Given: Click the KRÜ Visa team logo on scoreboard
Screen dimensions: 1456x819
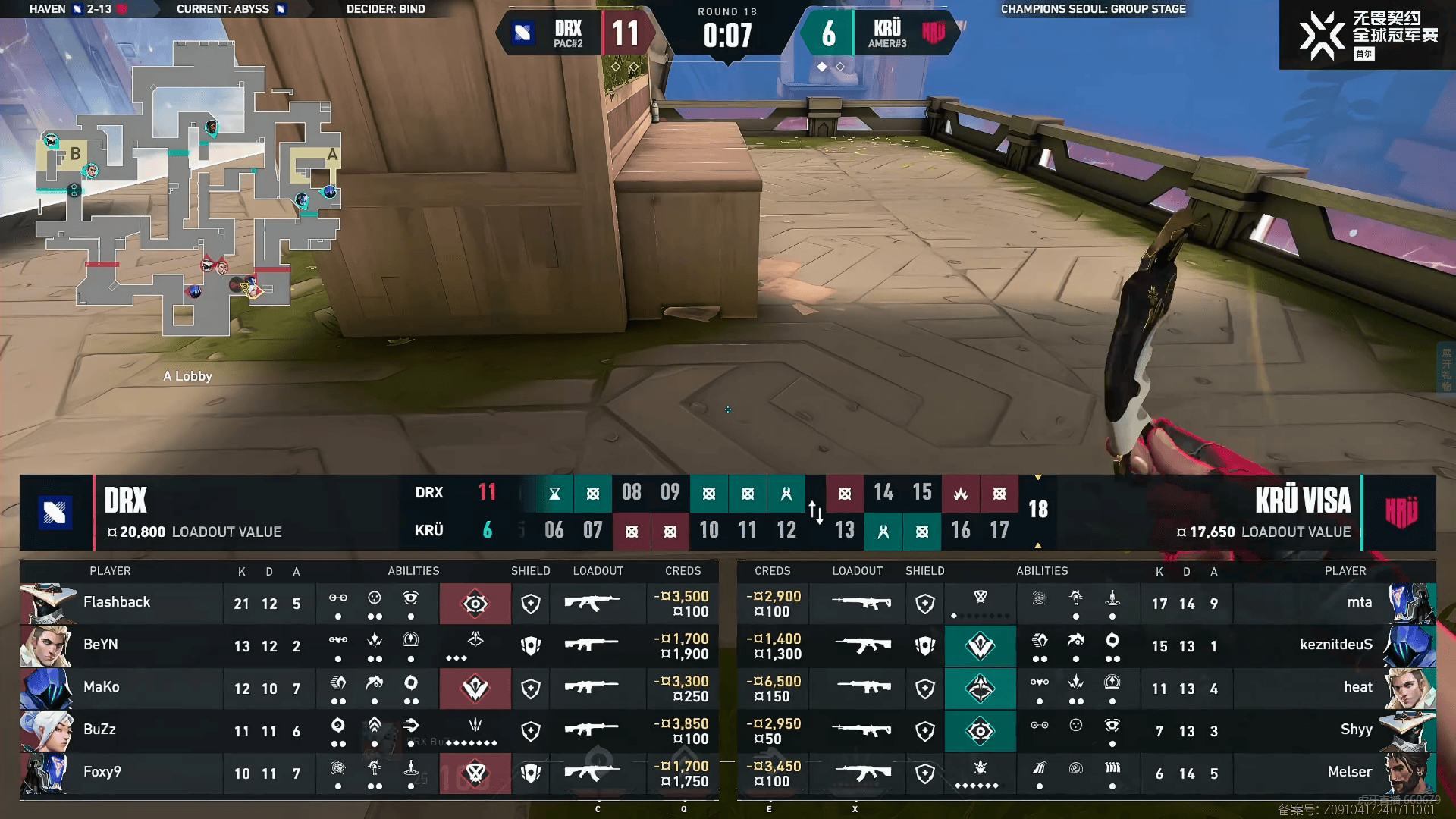Looking at the screenshot, I should [x=1401, y=513].
